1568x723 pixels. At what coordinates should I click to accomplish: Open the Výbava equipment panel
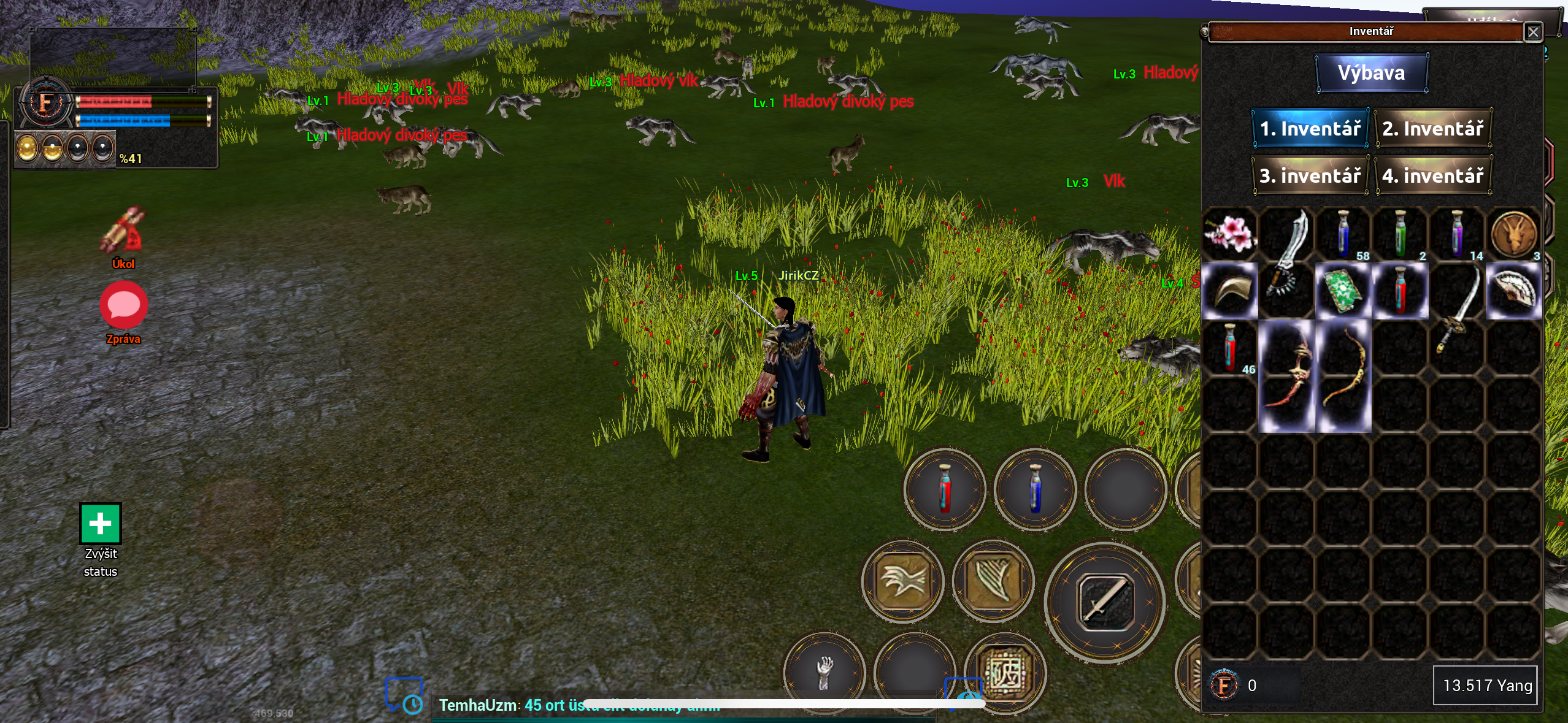pos(1372,72)
